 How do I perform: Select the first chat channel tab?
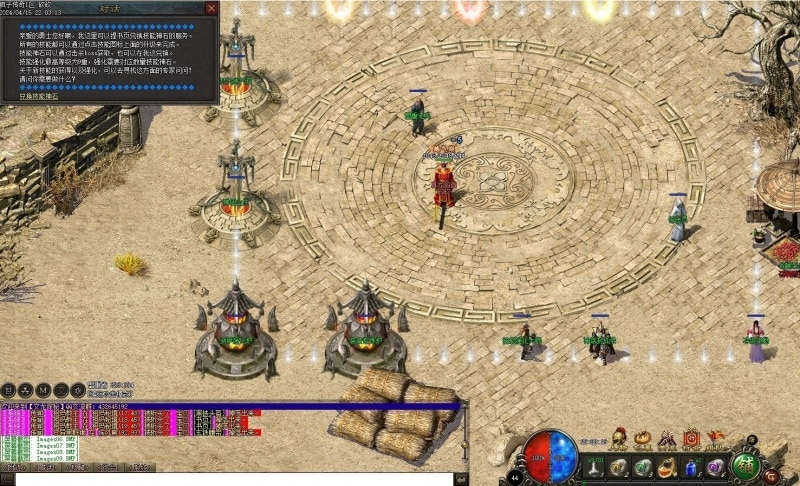pos(14,467)
